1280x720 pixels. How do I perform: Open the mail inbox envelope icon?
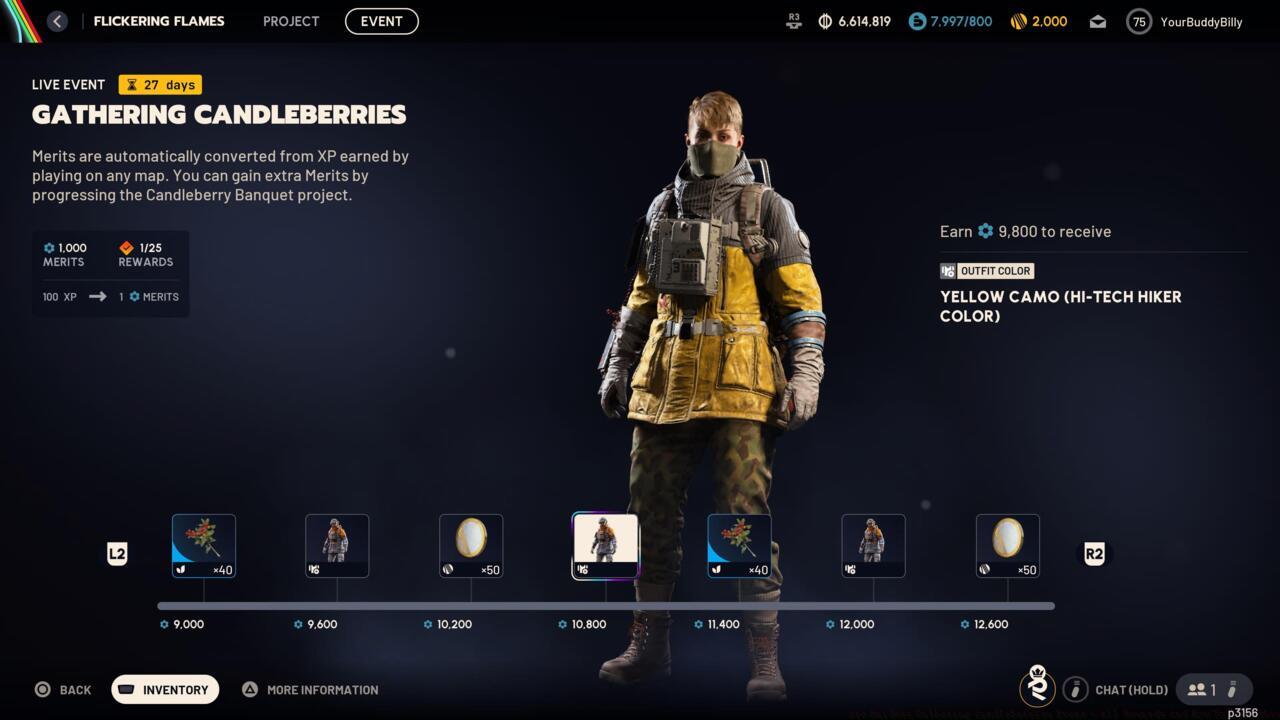point(1097,21)
